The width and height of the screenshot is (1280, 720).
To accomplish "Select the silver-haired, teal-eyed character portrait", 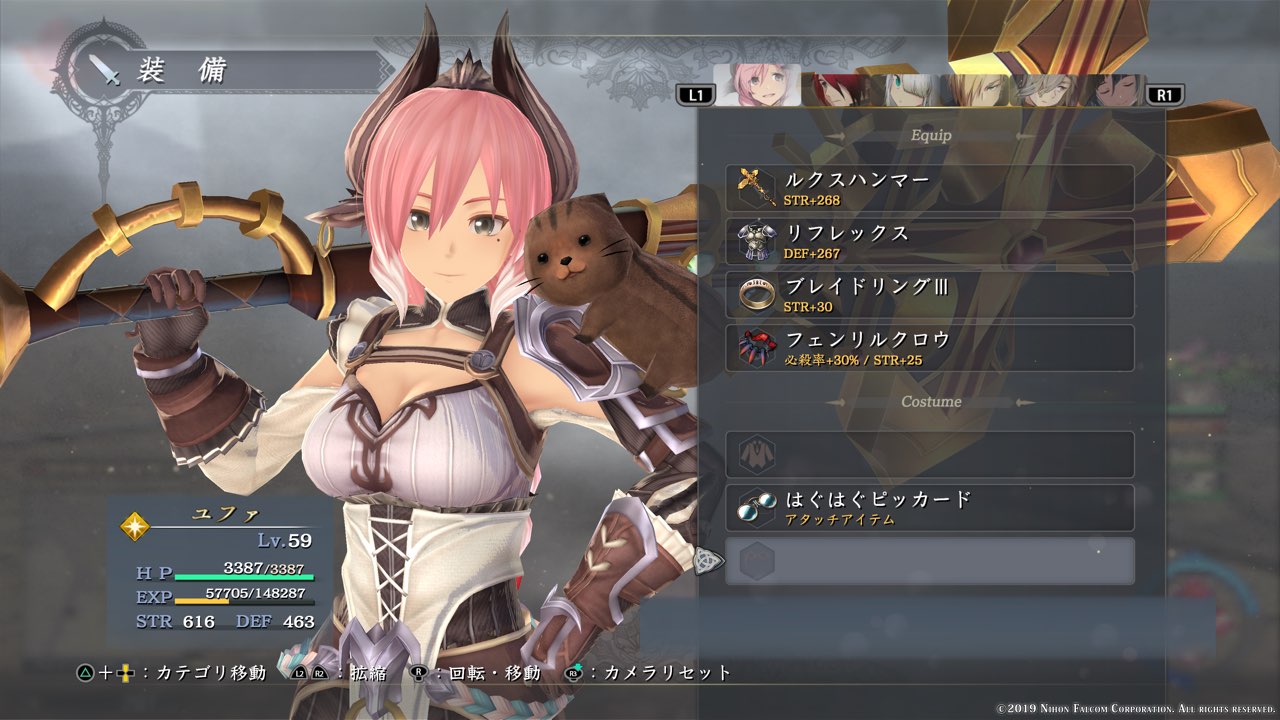I will pos(904,90).
